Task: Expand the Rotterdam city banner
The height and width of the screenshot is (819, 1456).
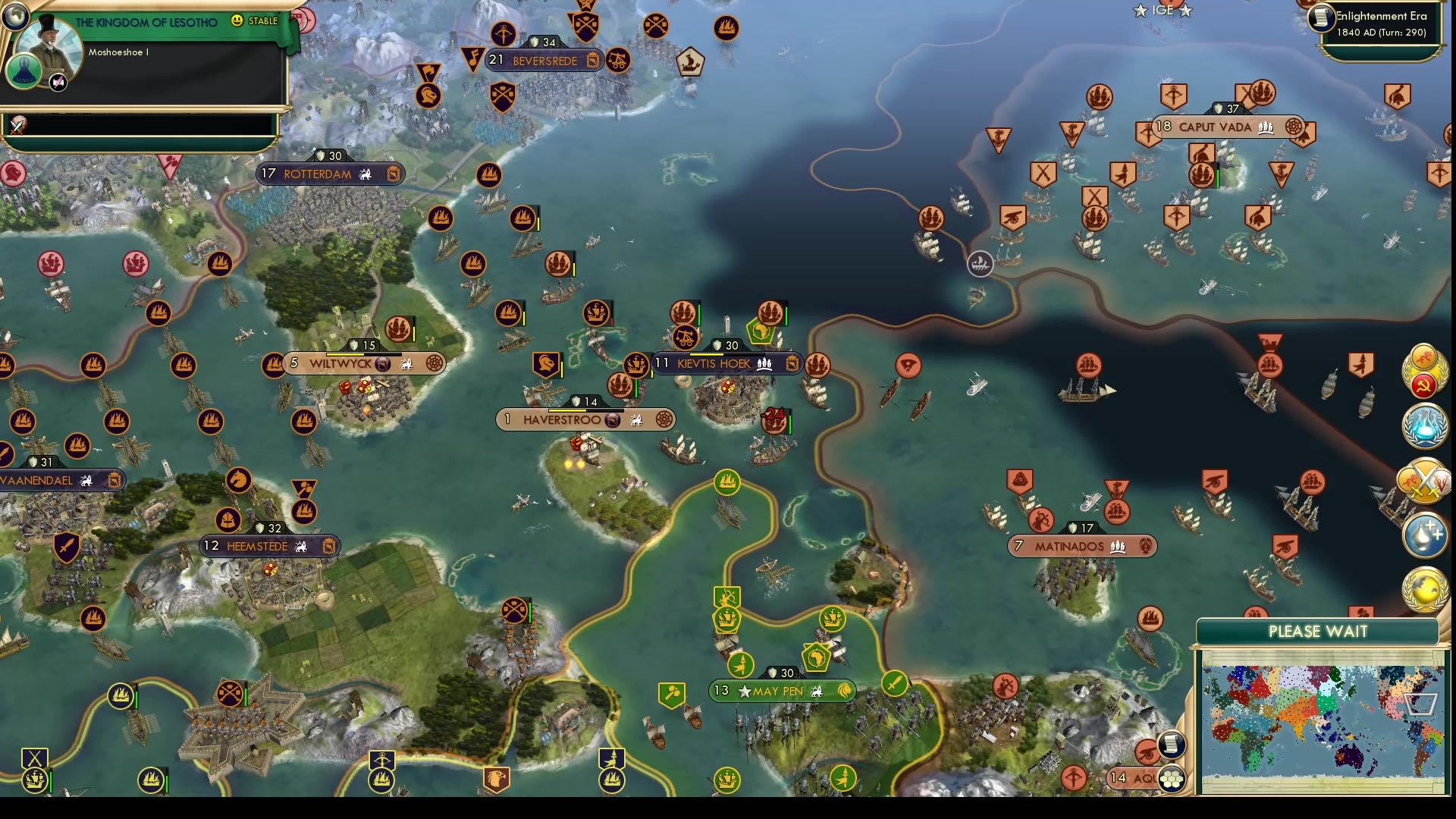Action: [x=318, y=174]
